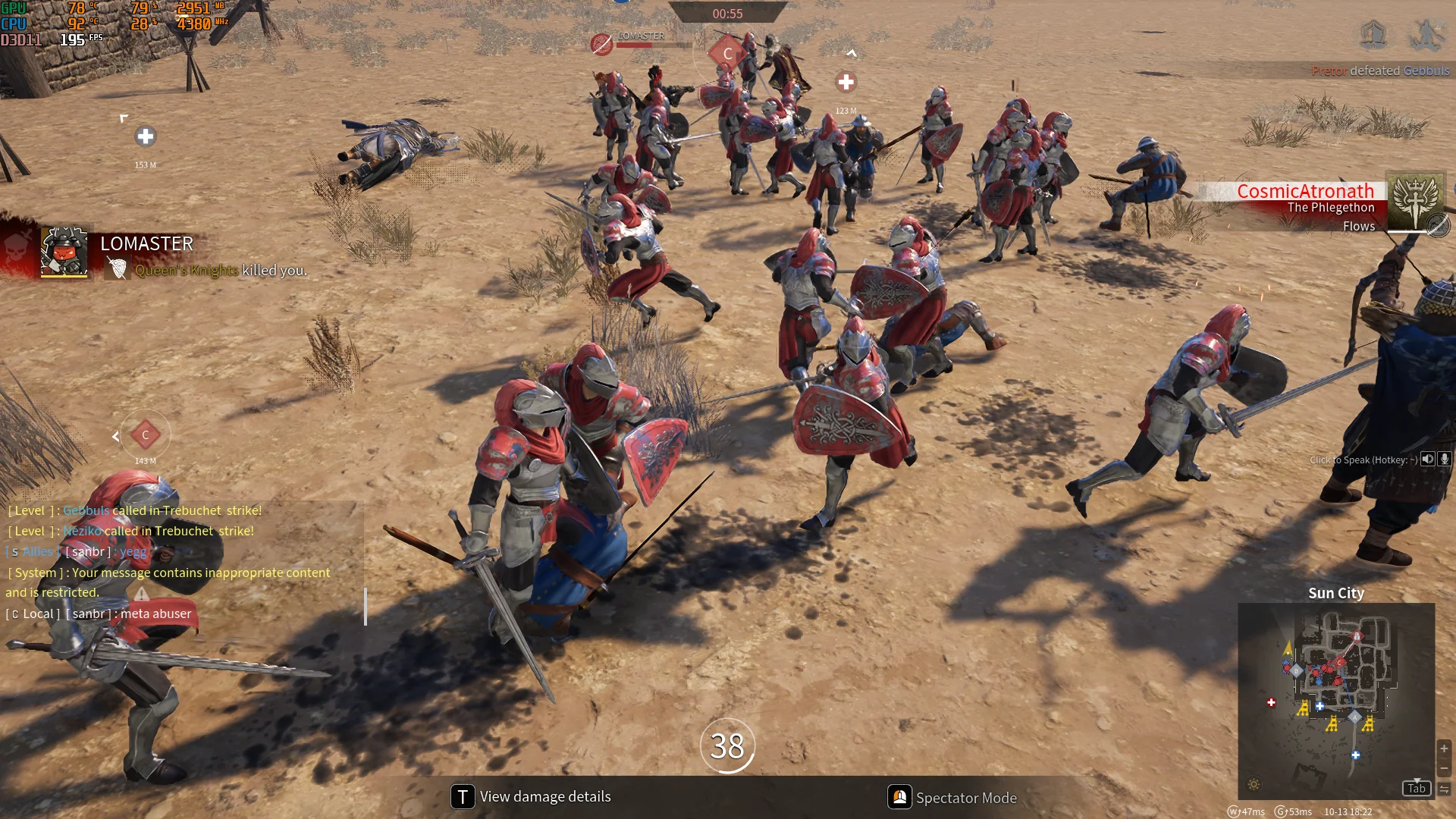Select capture point B on the minimap
The image size is (1456, 819).
1295,670
